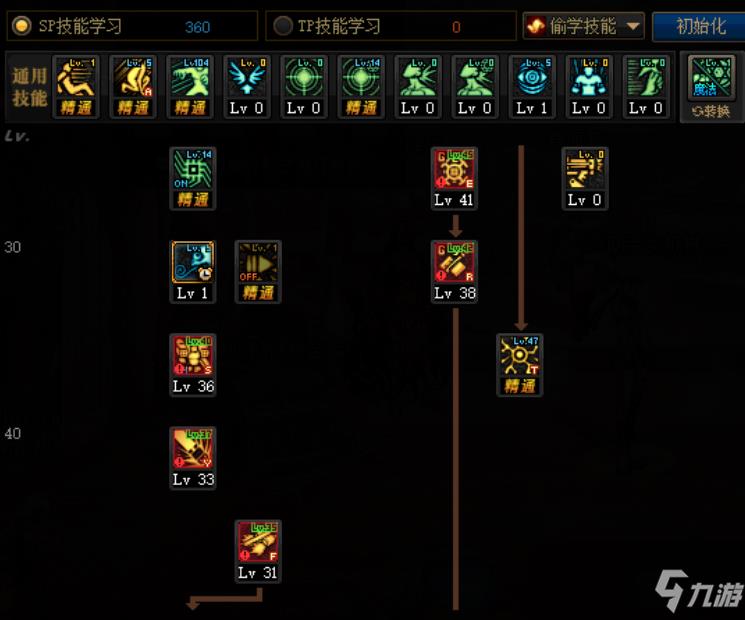Viewport: 745px width, 620px height.
Task: Open the 偷学技能 dropdown
Action: click(585, 26)
